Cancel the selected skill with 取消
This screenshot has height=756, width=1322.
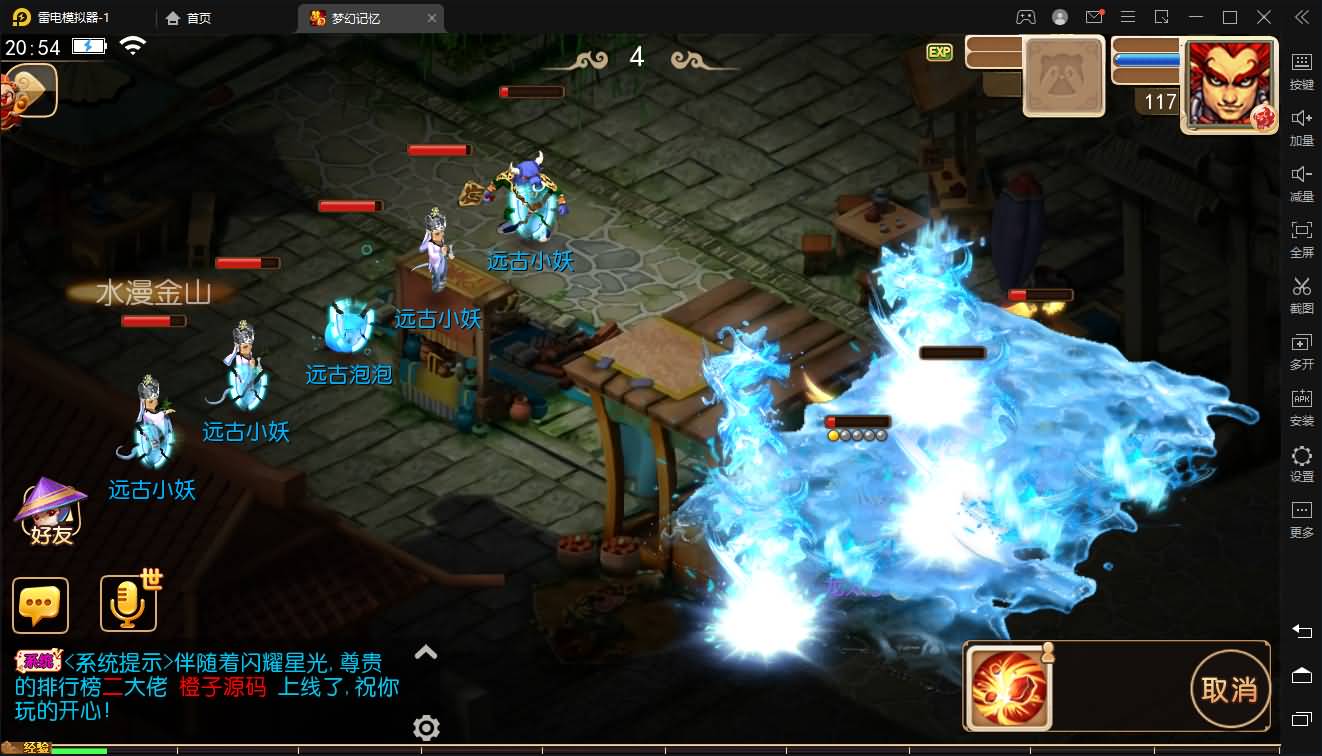pyautogui.click(x=1229, y=689)
